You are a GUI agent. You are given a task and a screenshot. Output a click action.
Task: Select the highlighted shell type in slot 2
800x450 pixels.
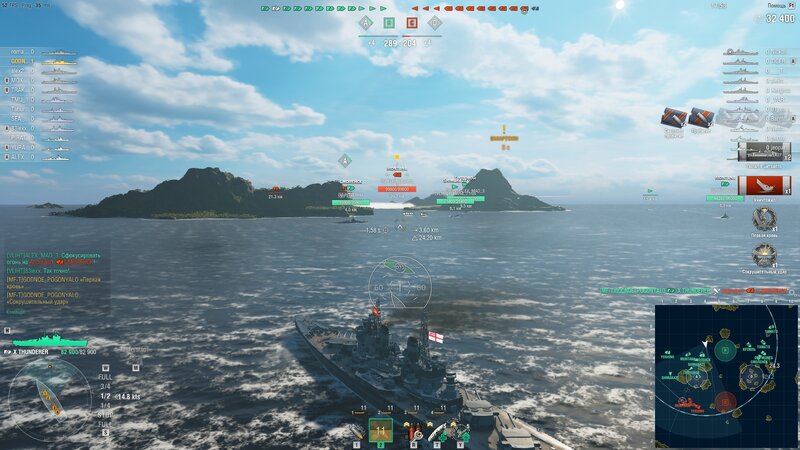380,430
